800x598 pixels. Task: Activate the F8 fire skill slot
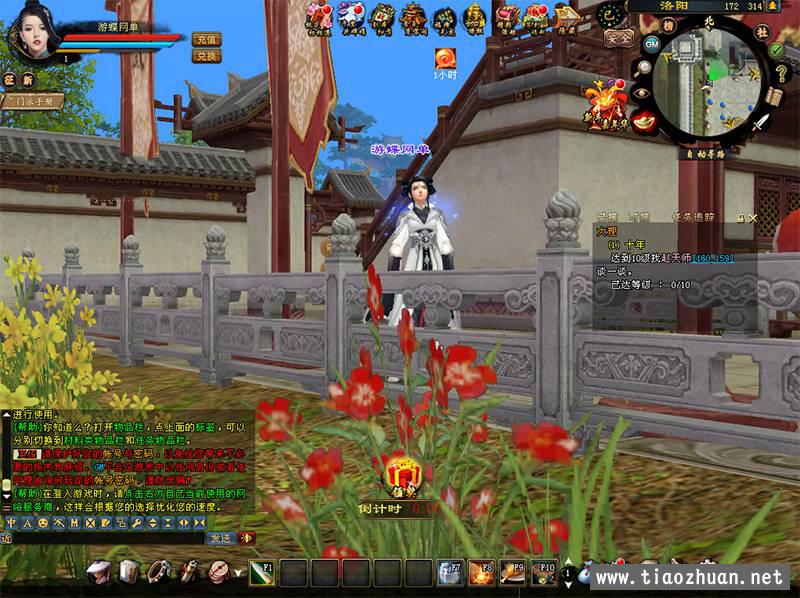click(x=482, y=572)
